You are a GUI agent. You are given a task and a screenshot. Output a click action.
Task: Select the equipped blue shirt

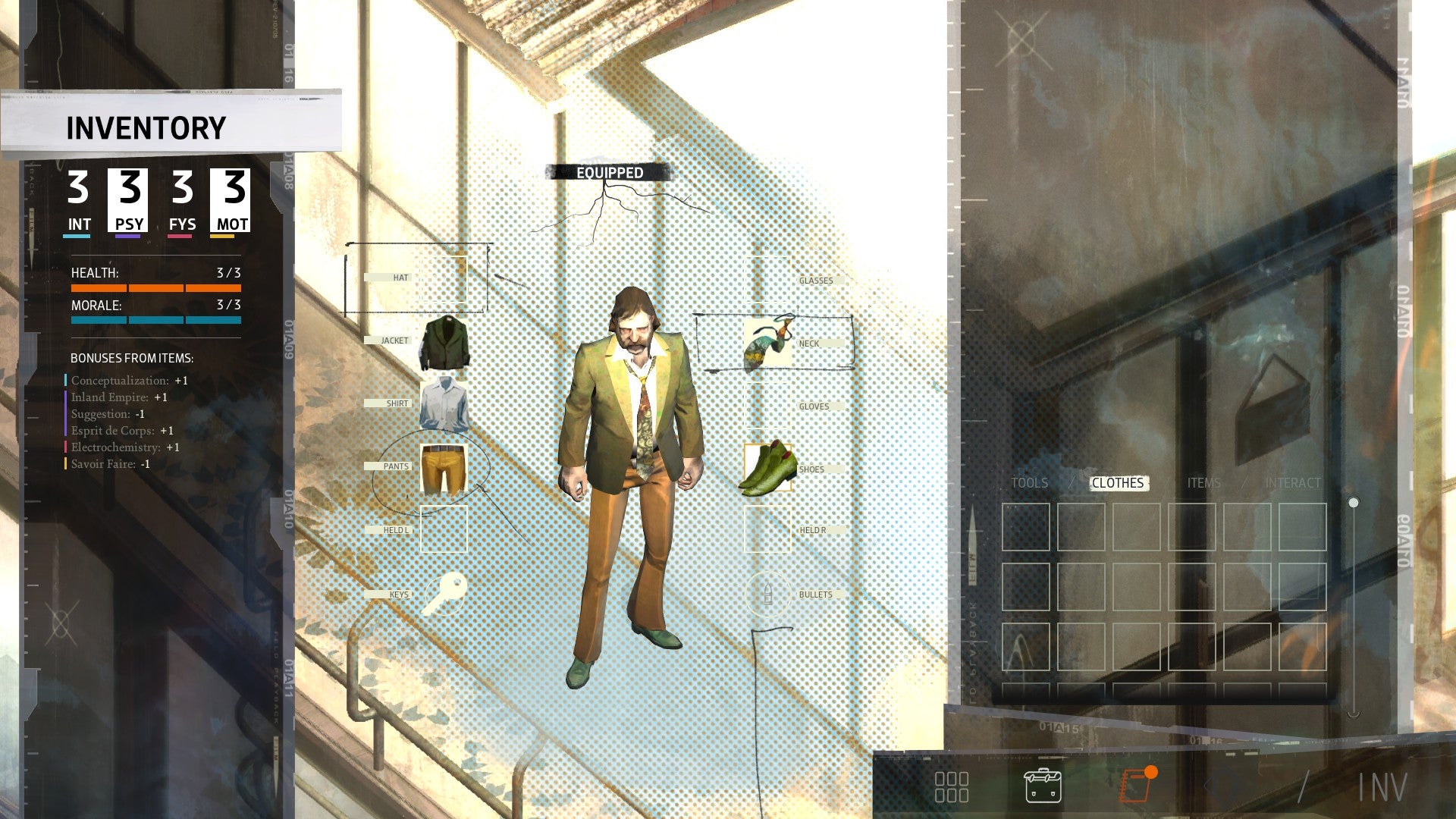point(444,403)
